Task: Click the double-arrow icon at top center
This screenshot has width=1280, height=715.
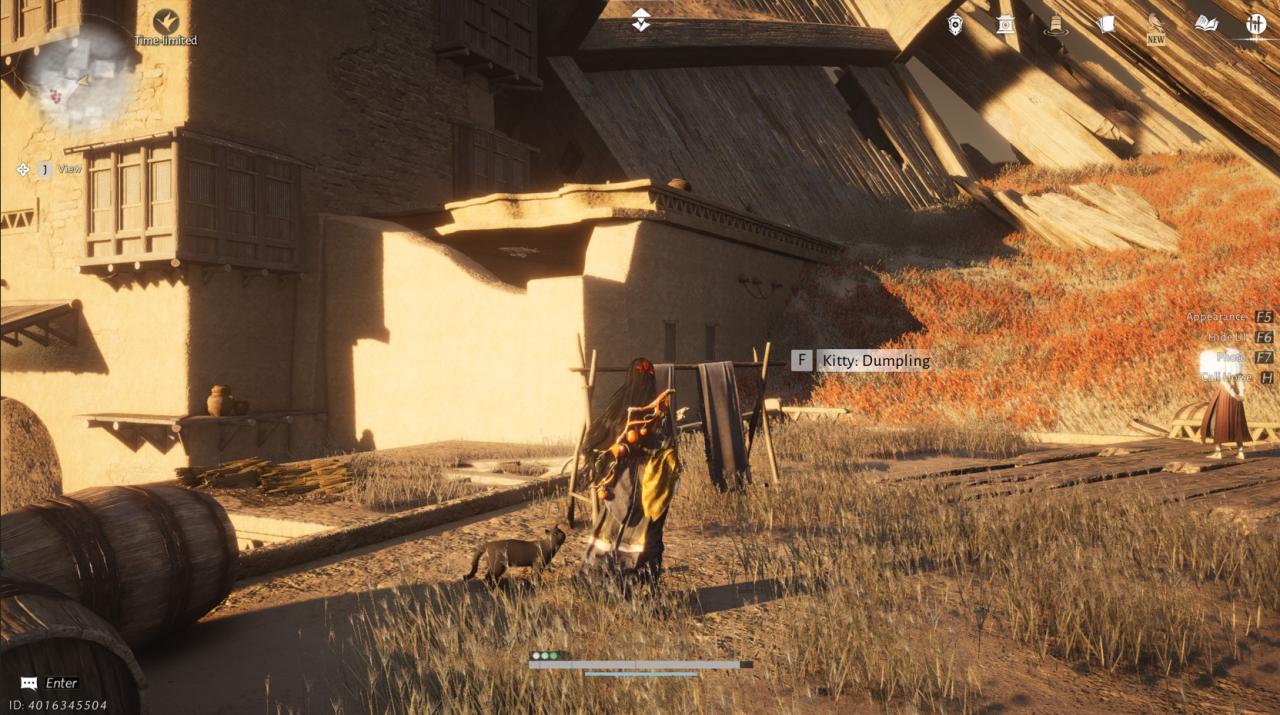Action: (x=641, y=20)
